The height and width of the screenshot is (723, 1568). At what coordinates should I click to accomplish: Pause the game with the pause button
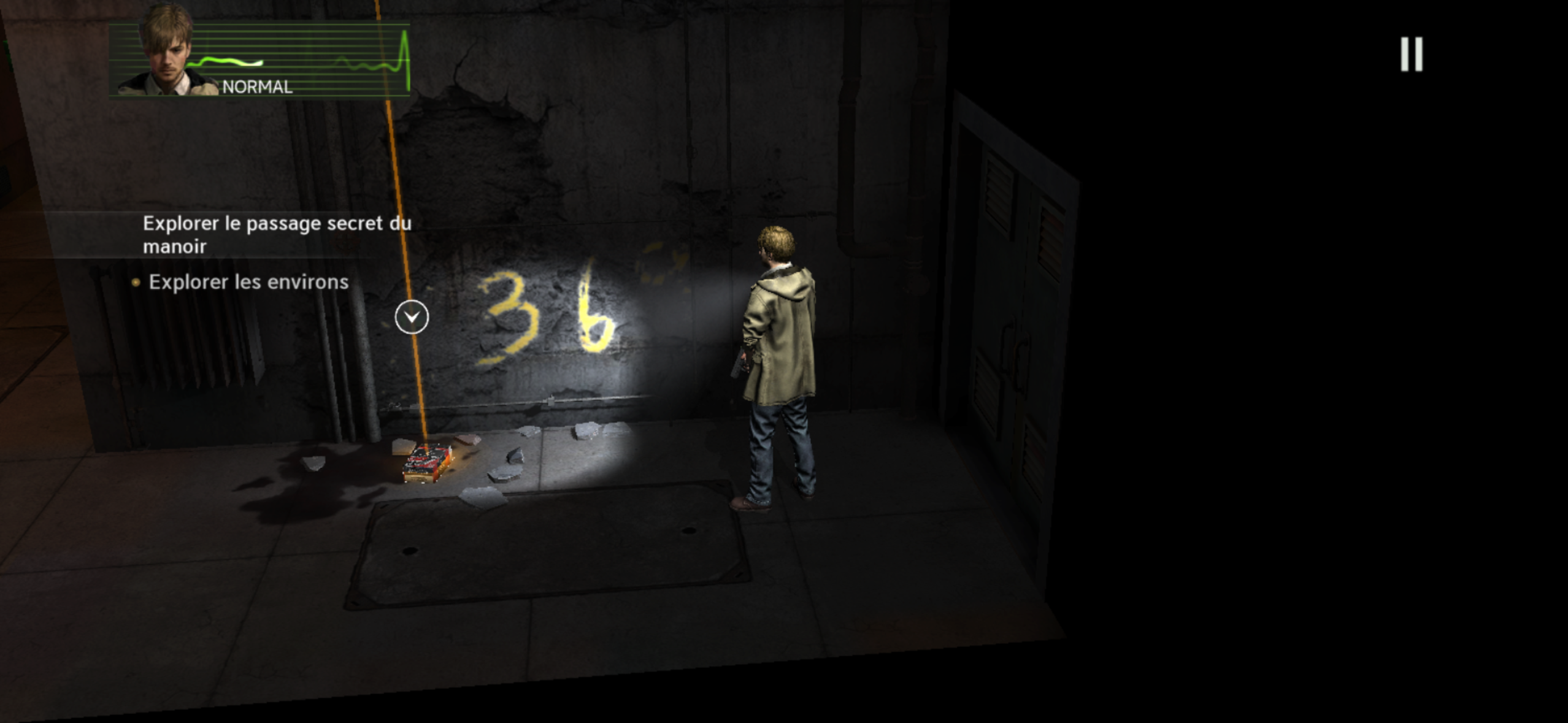(x=1411, y=55)
